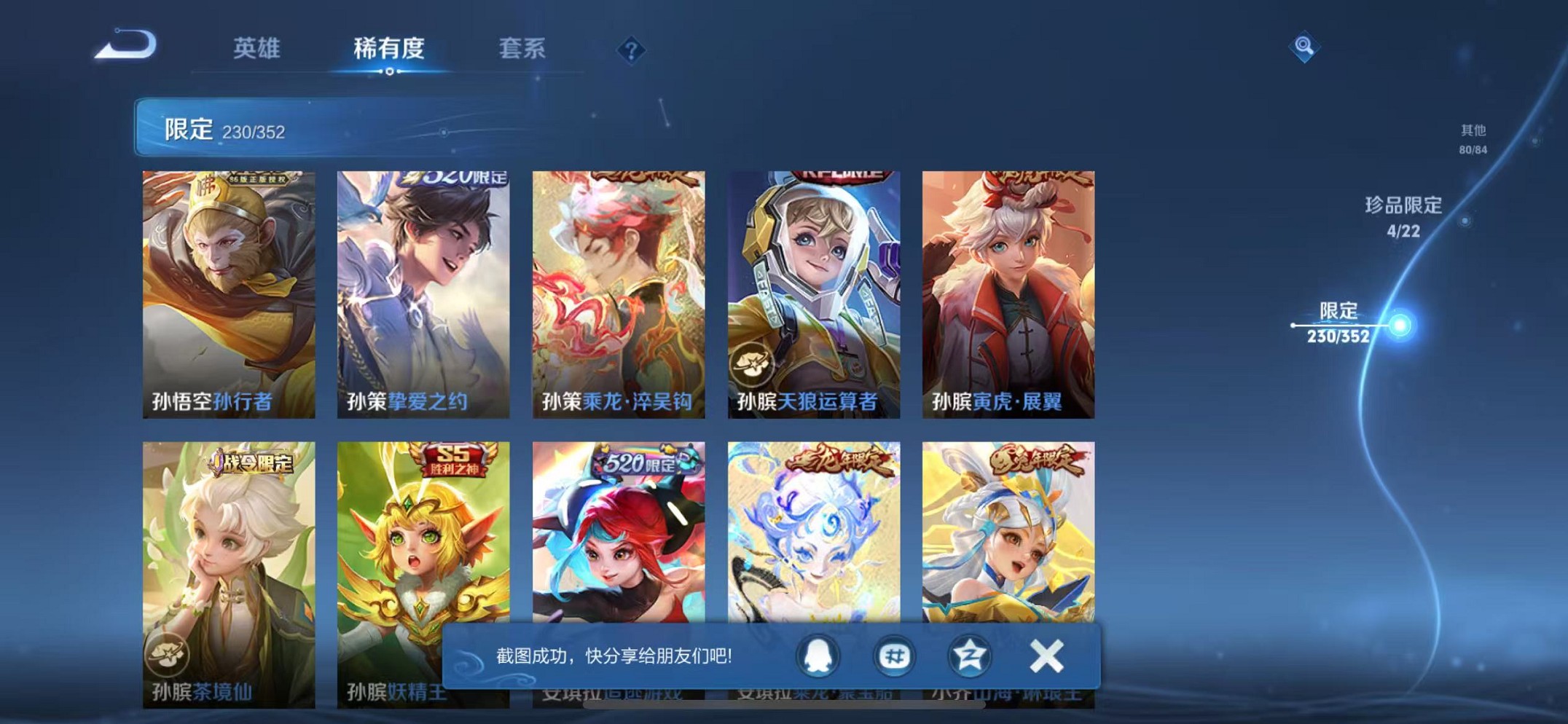The height and width of the screenshot is (724, 1568).
Task: Open the help question mark icon
Action: coord(633,50)
